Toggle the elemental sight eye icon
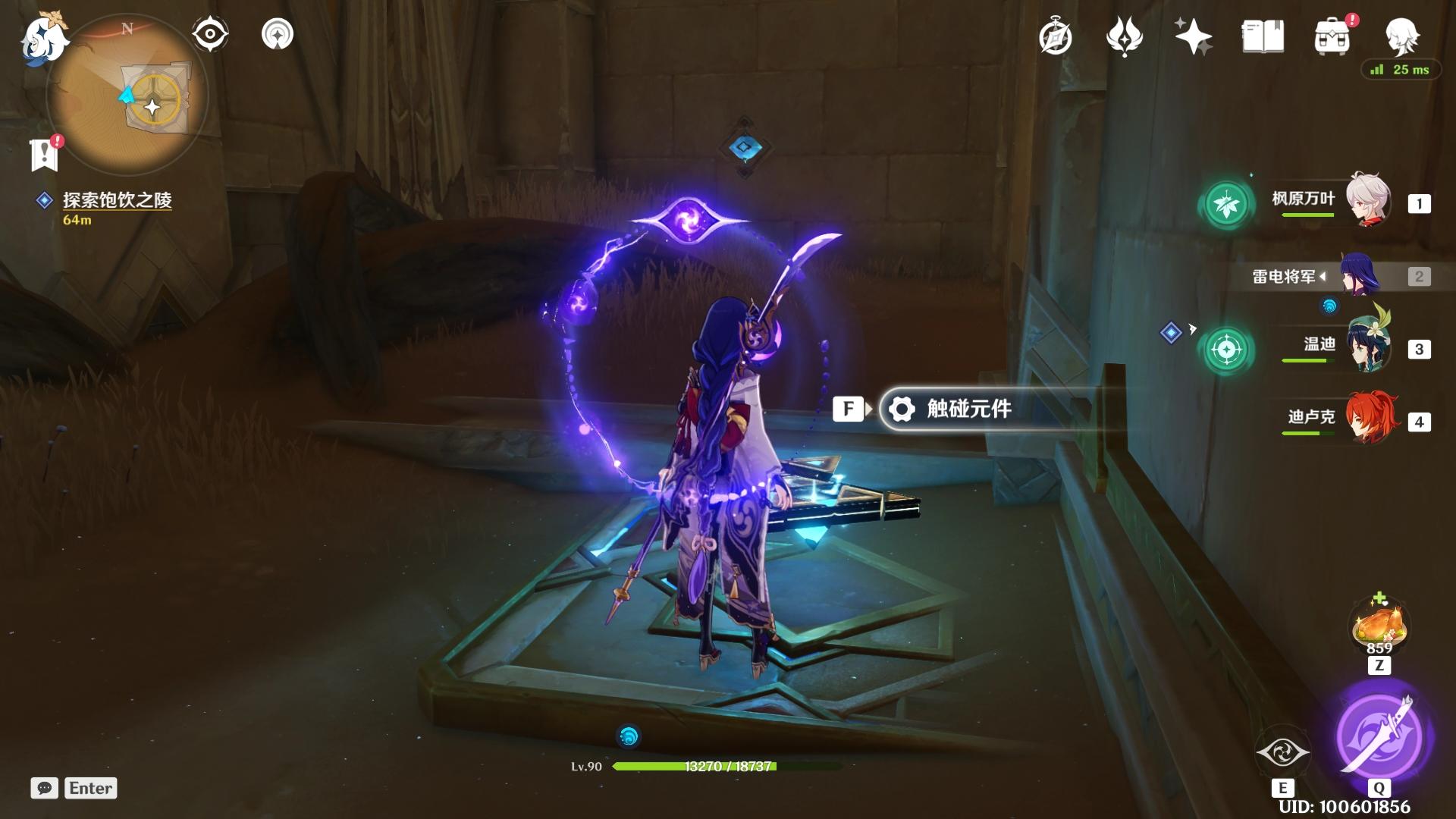 210,34
